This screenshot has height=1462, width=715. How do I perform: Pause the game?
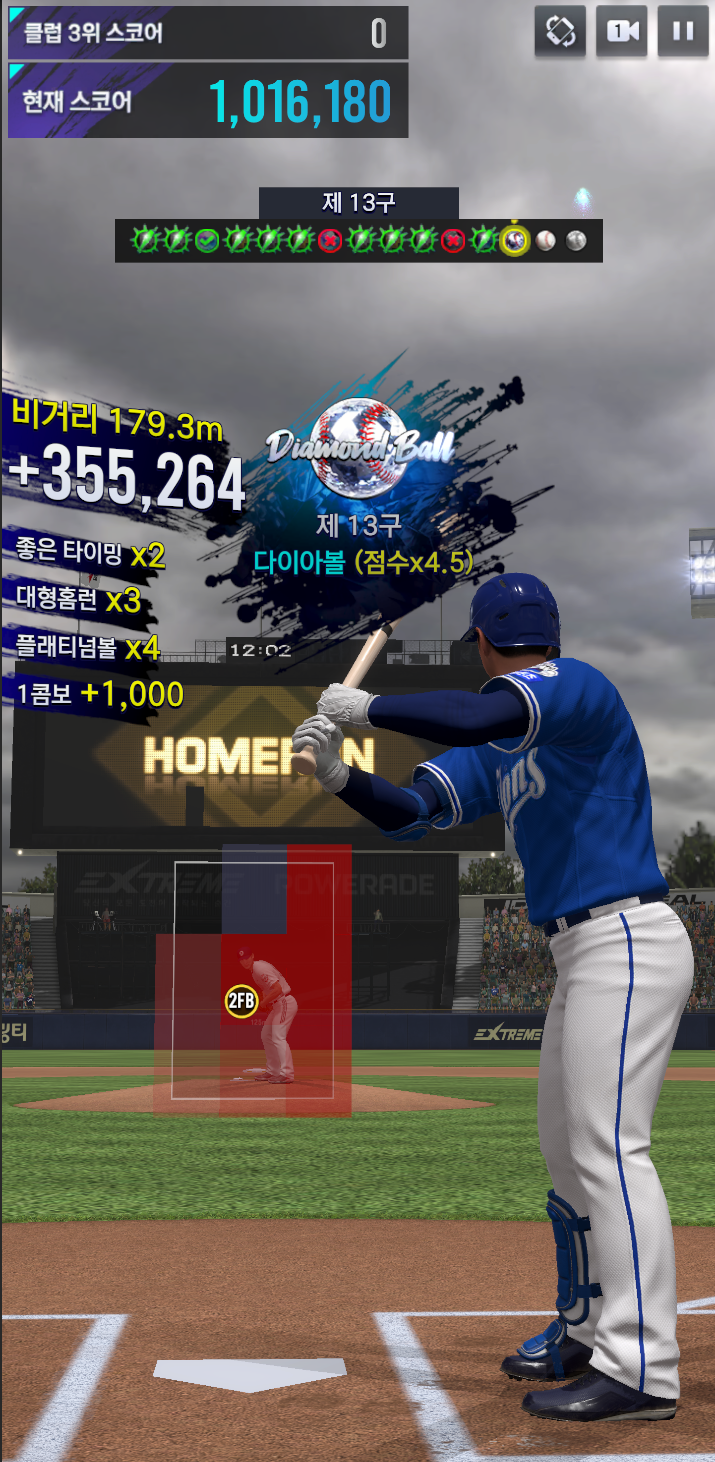point(683,31)
